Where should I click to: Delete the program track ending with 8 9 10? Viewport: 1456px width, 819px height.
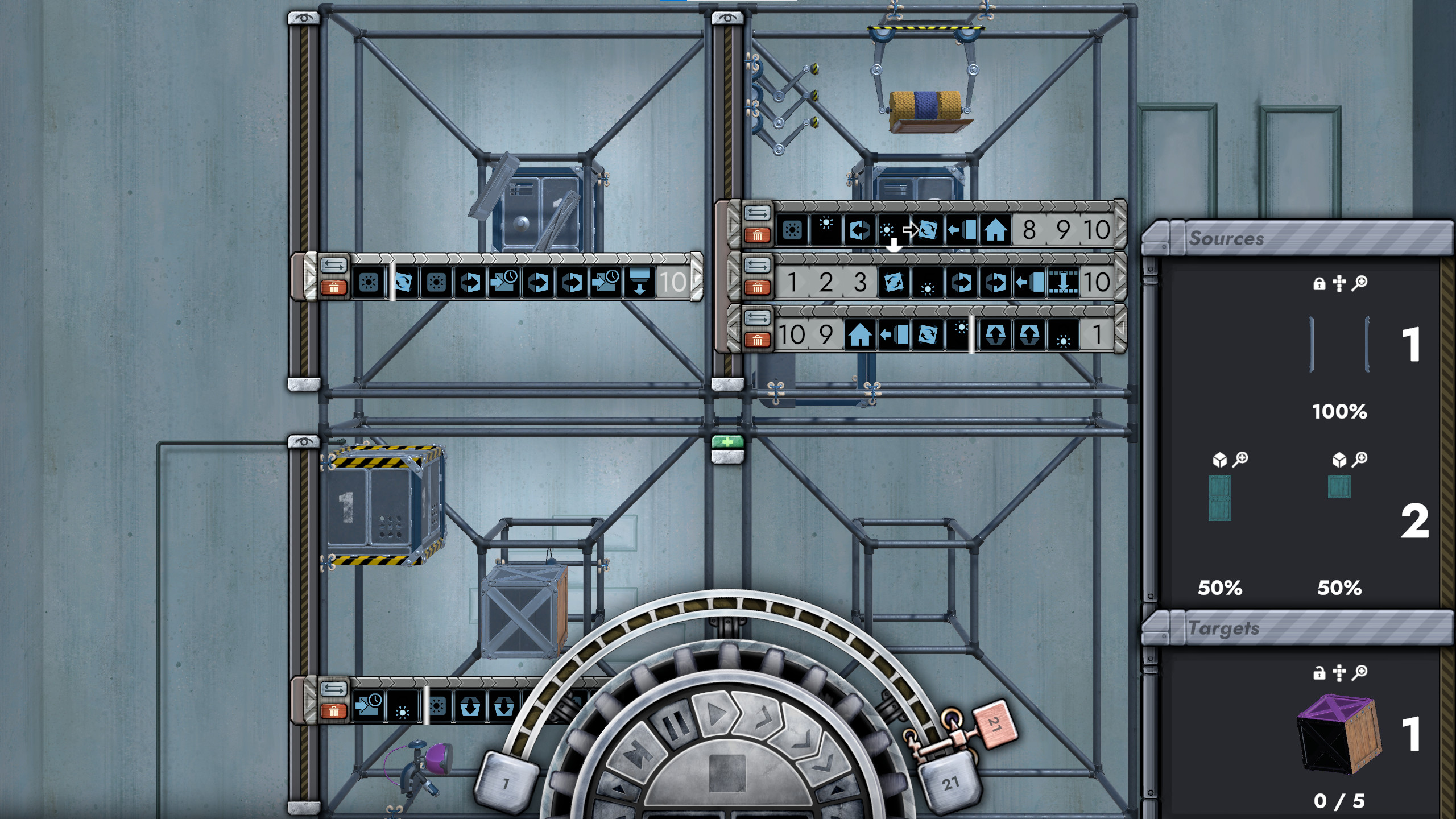[757, 235]
